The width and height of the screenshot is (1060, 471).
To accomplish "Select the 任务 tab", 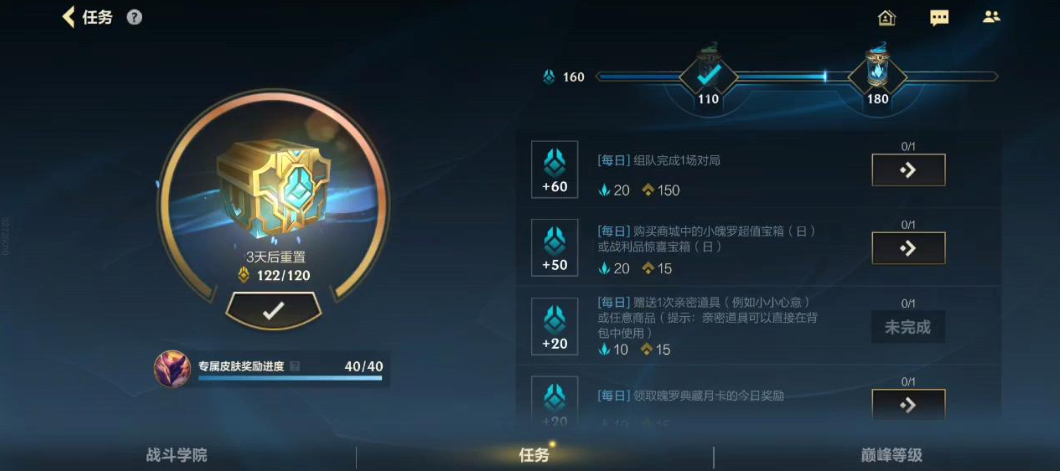I will pos(534,455).
